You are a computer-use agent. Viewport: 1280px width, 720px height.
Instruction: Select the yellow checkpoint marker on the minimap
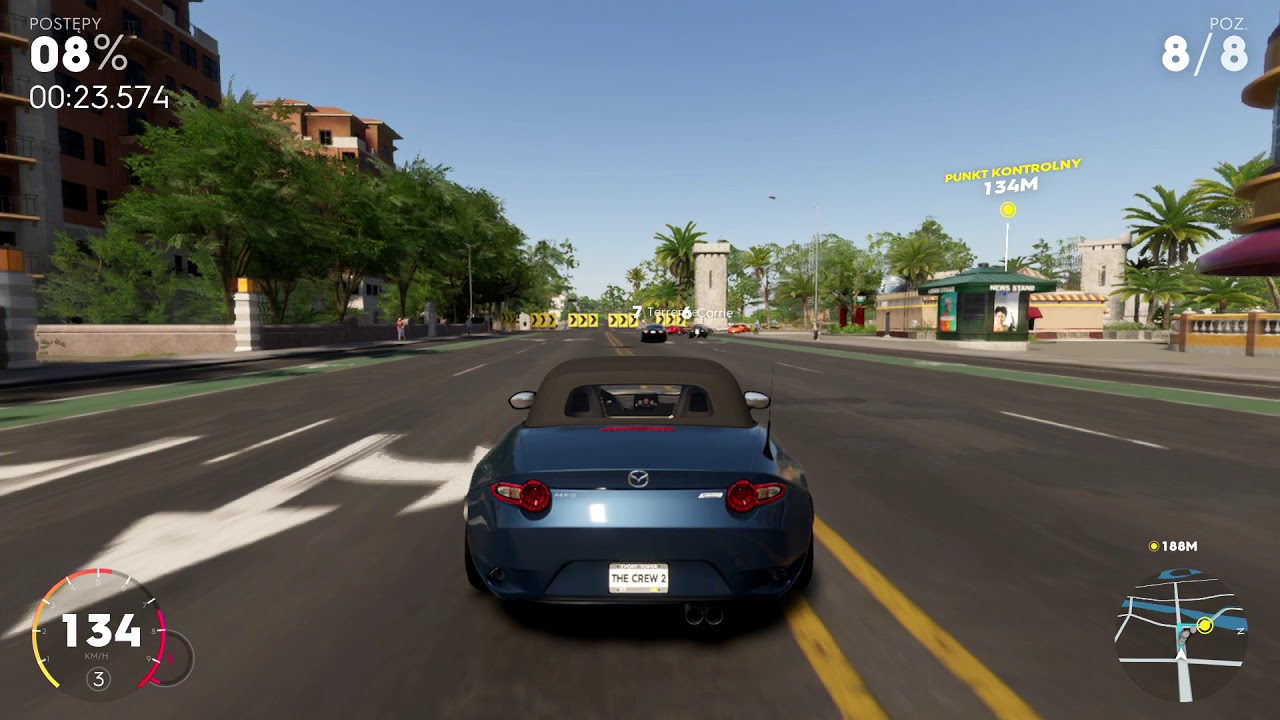coord(1205,625)
